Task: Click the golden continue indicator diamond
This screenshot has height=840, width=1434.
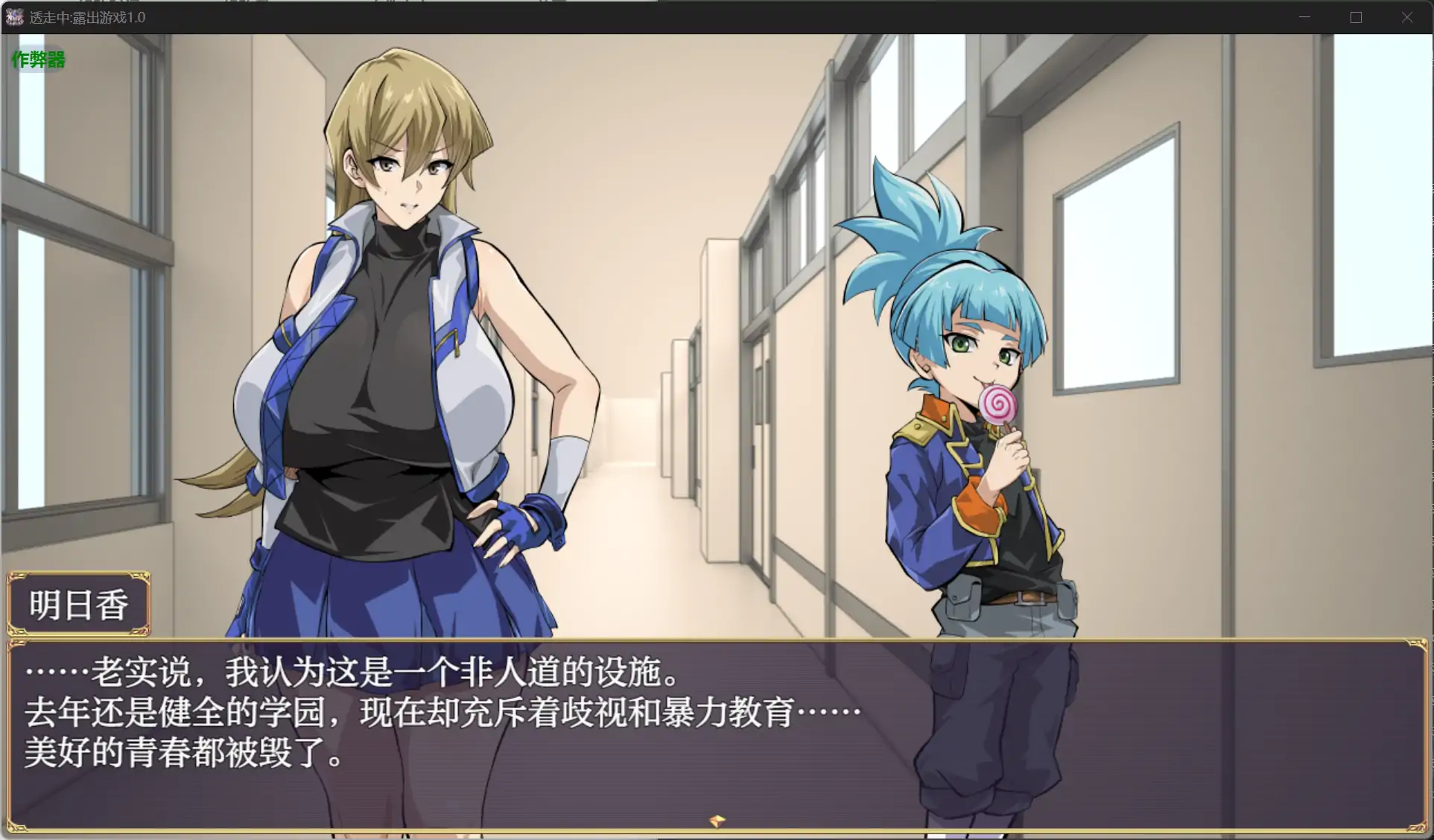Action: tap(716, 821)
